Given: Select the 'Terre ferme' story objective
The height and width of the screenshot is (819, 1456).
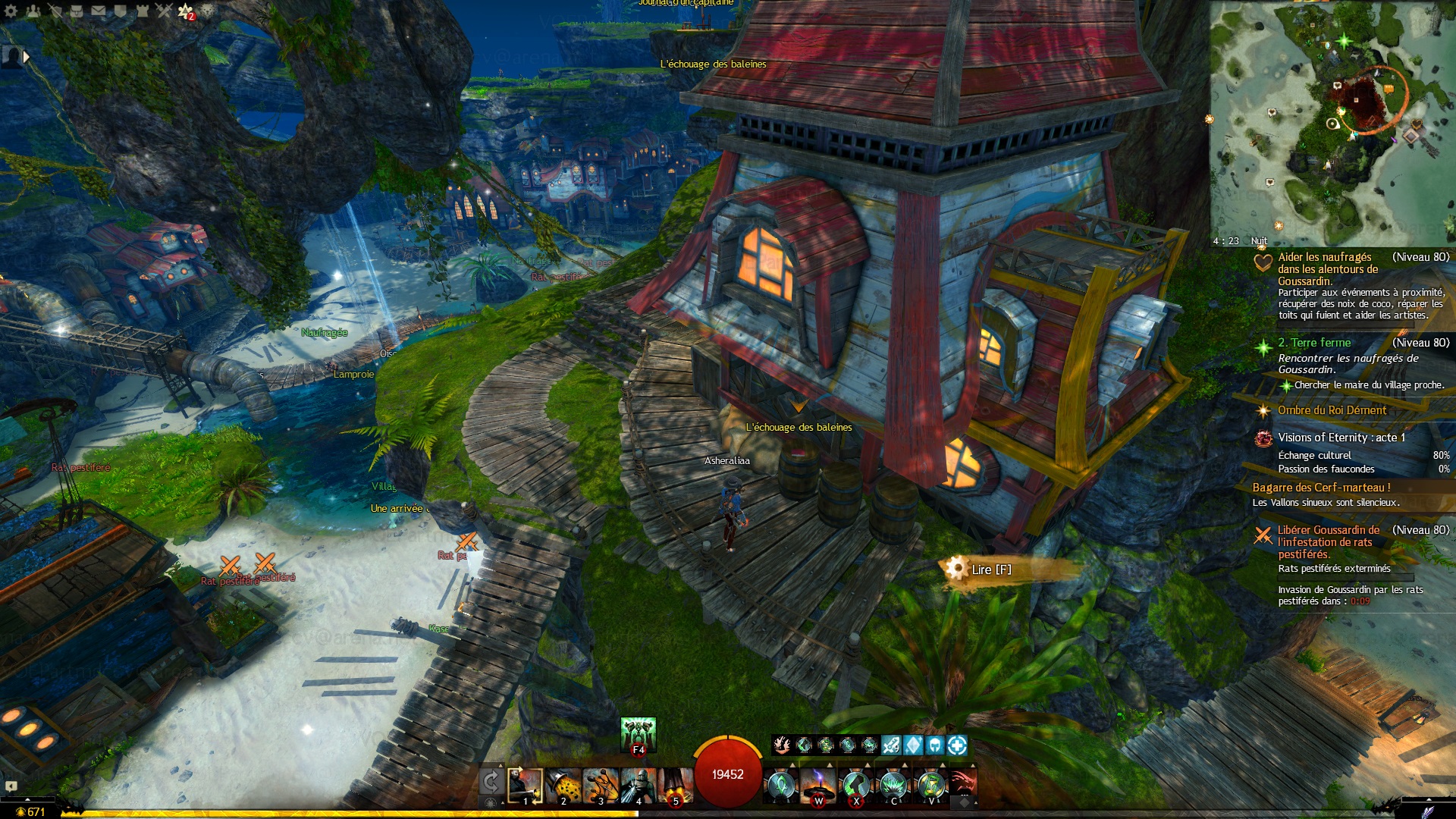Looking at the screenshot, I should tap(1313, 343).
